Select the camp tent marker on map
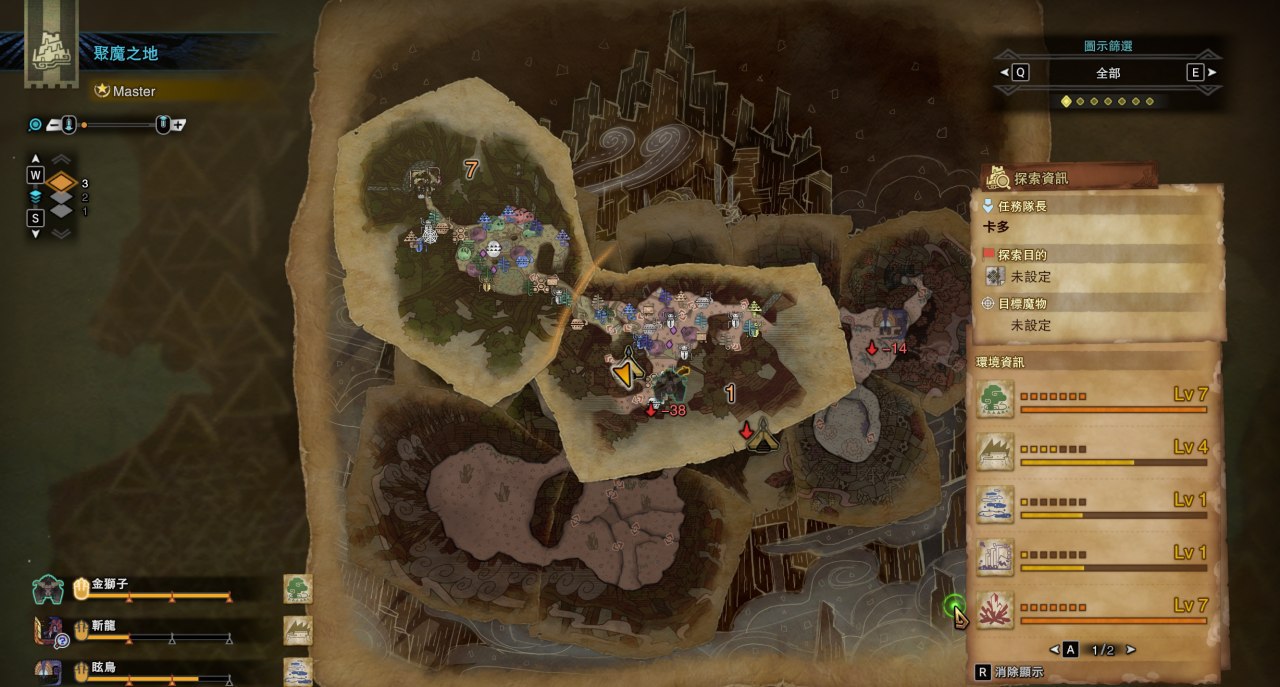Viewport: 1280px width, 687px height. [764, 434]
